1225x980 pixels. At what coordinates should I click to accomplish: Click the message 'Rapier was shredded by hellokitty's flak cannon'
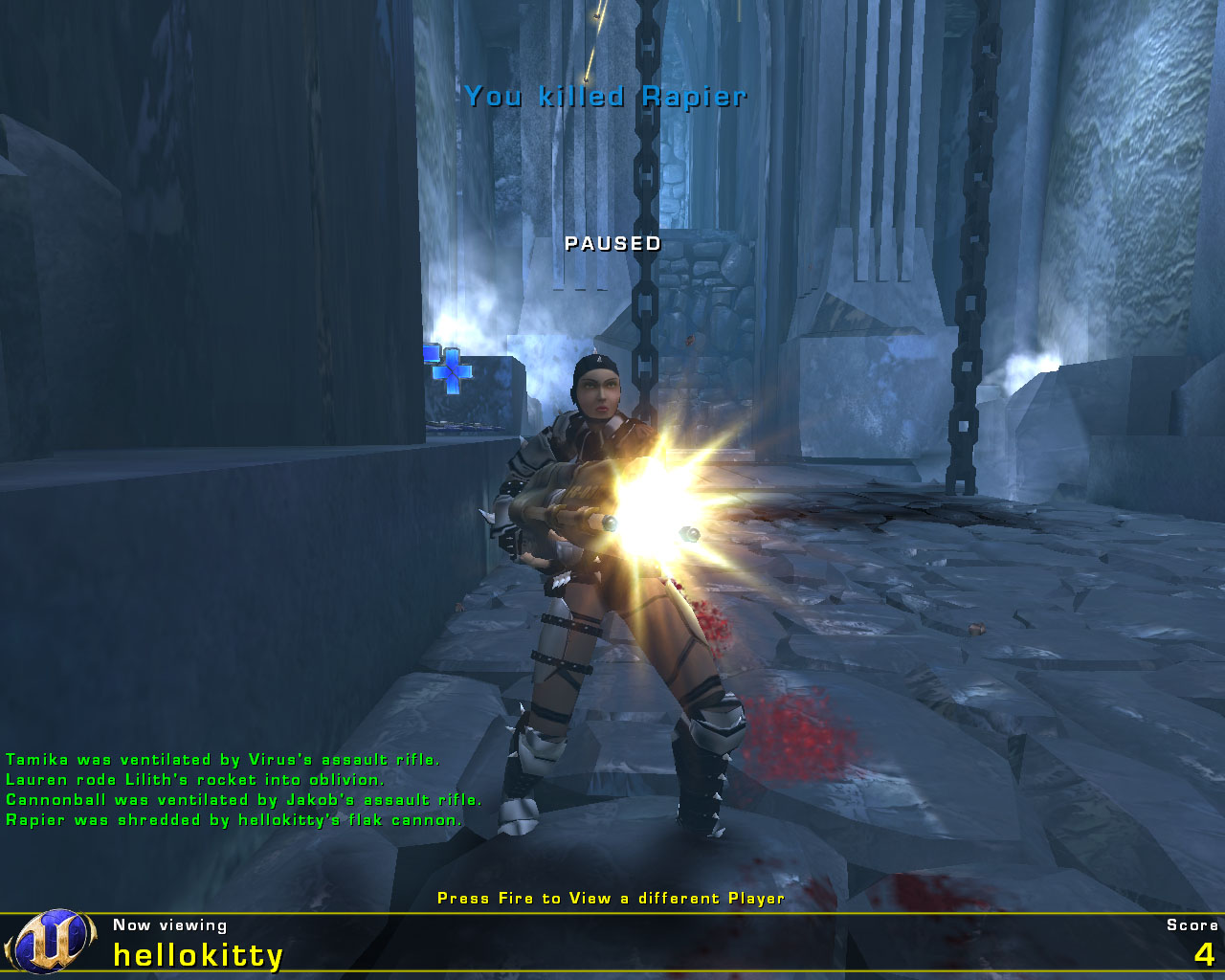tap(233, 820)
